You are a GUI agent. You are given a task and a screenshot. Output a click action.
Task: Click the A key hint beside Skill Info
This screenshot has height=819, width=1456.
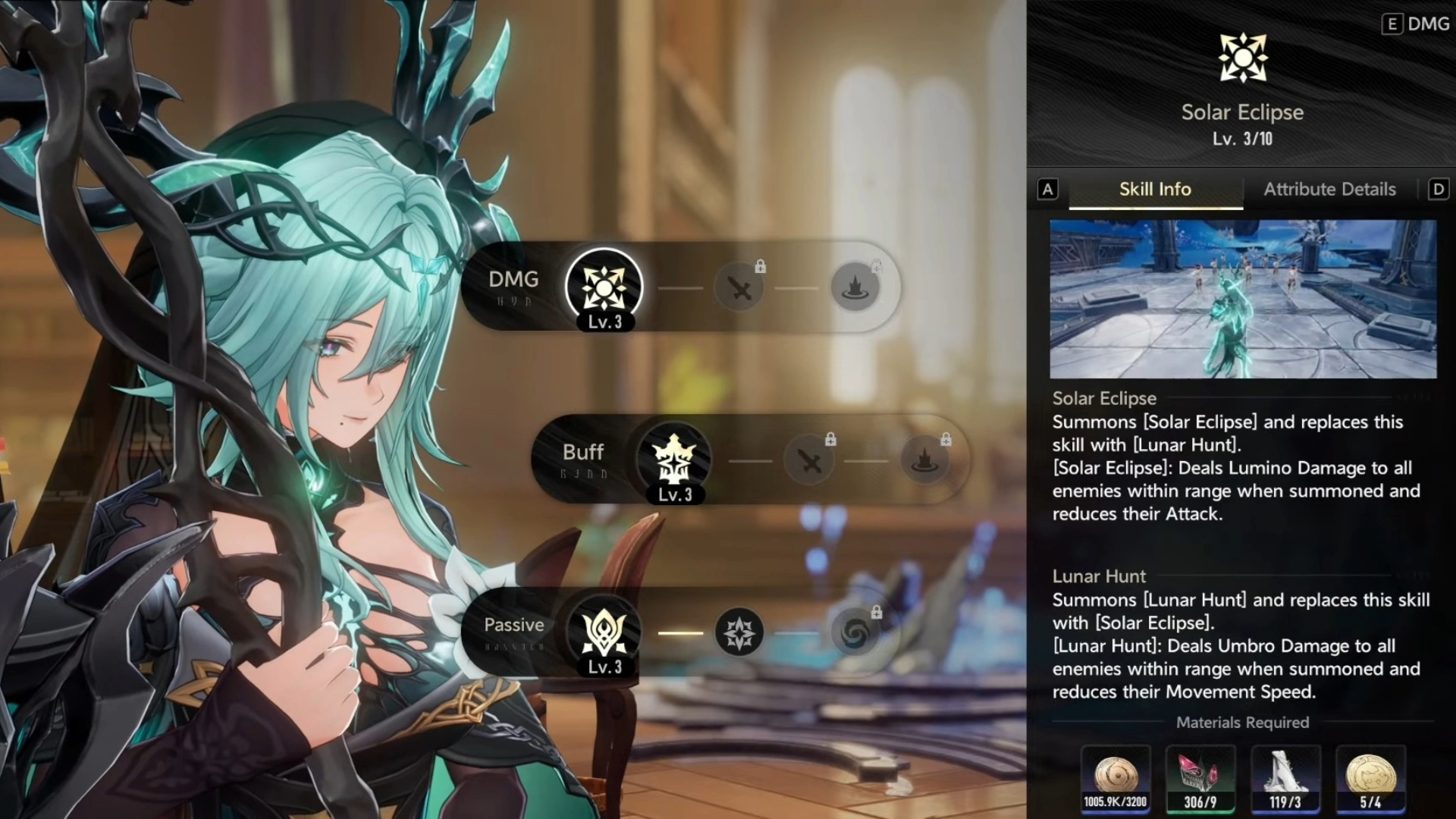(x=1048, y=190)
